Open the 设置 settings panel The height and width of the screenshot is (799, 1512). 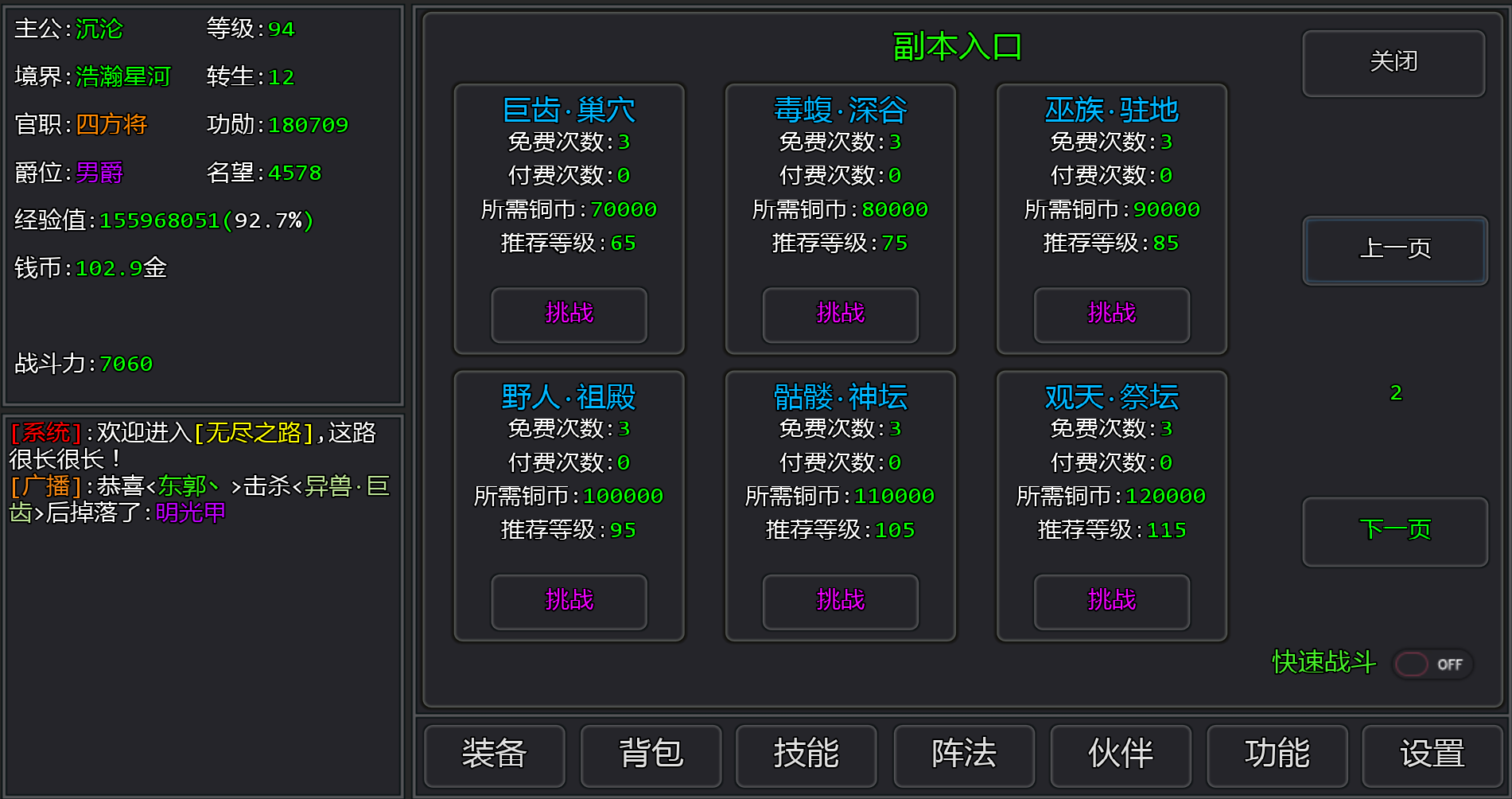click(x=1432, y=755)
